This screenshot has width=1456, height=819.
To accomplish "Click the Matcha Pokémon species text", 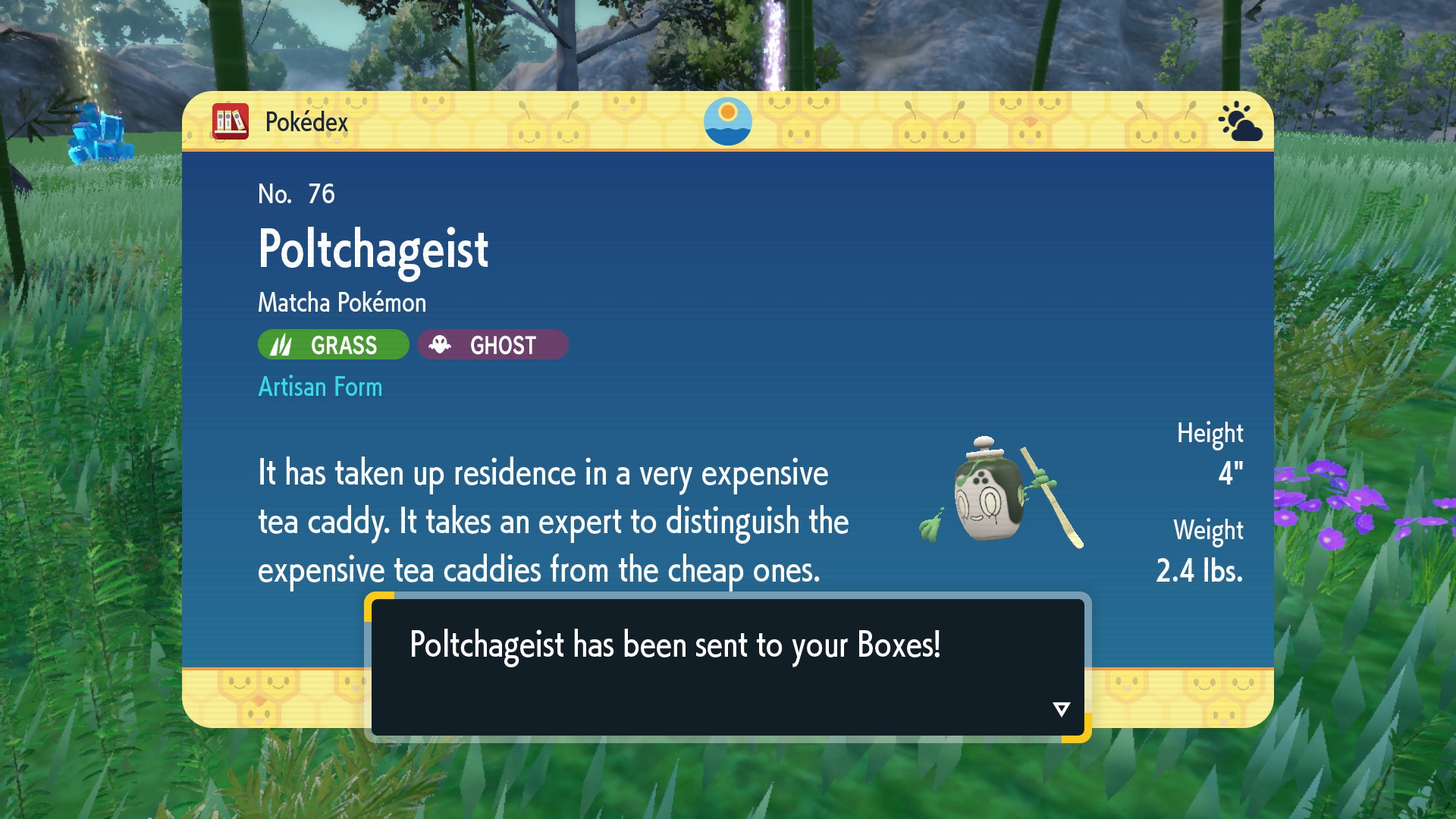I will point(341,302).
